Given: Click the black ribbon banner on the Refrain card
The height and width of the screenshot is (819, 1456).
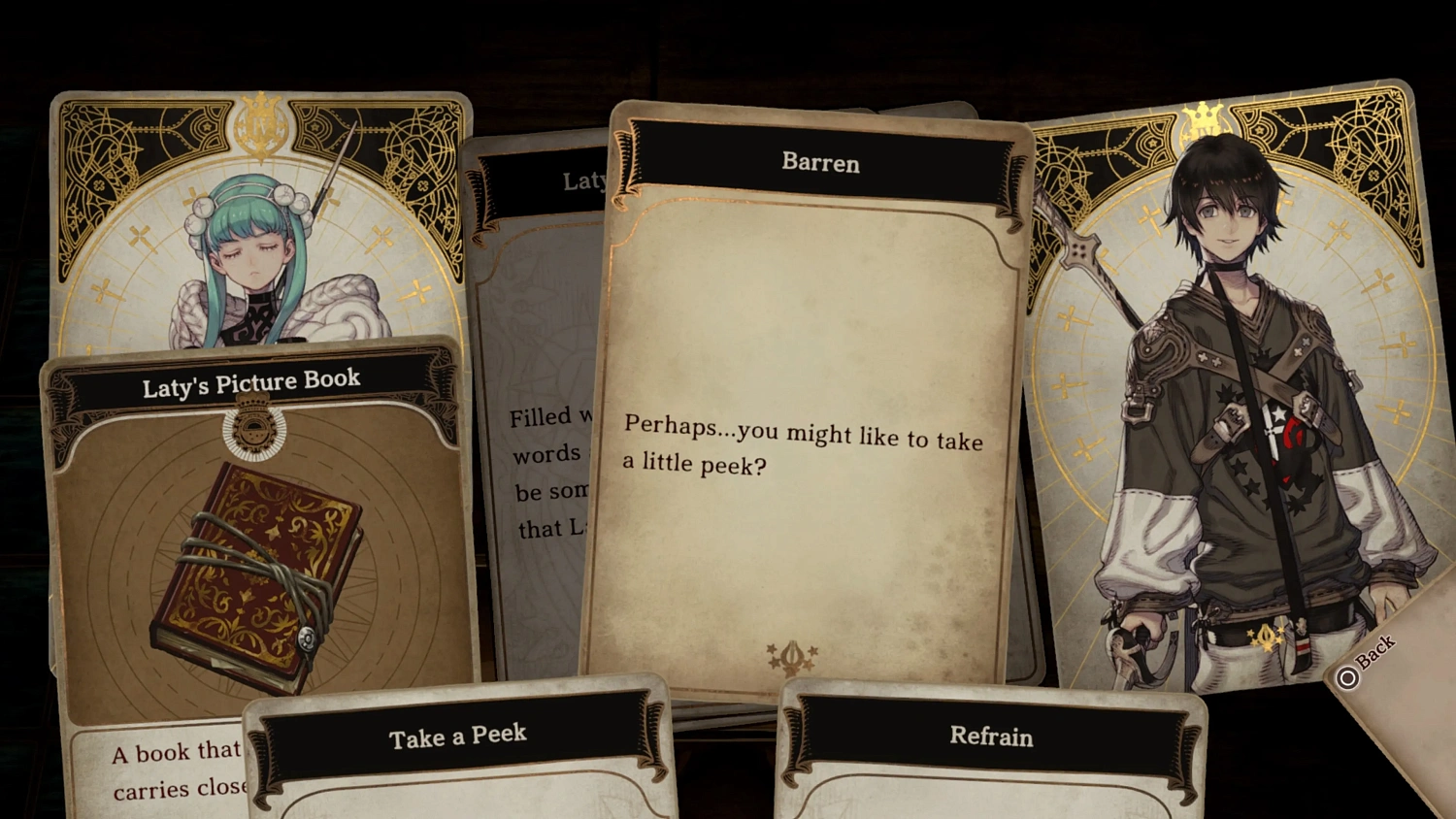Looking at the screenshot, I should click(990, 737).
